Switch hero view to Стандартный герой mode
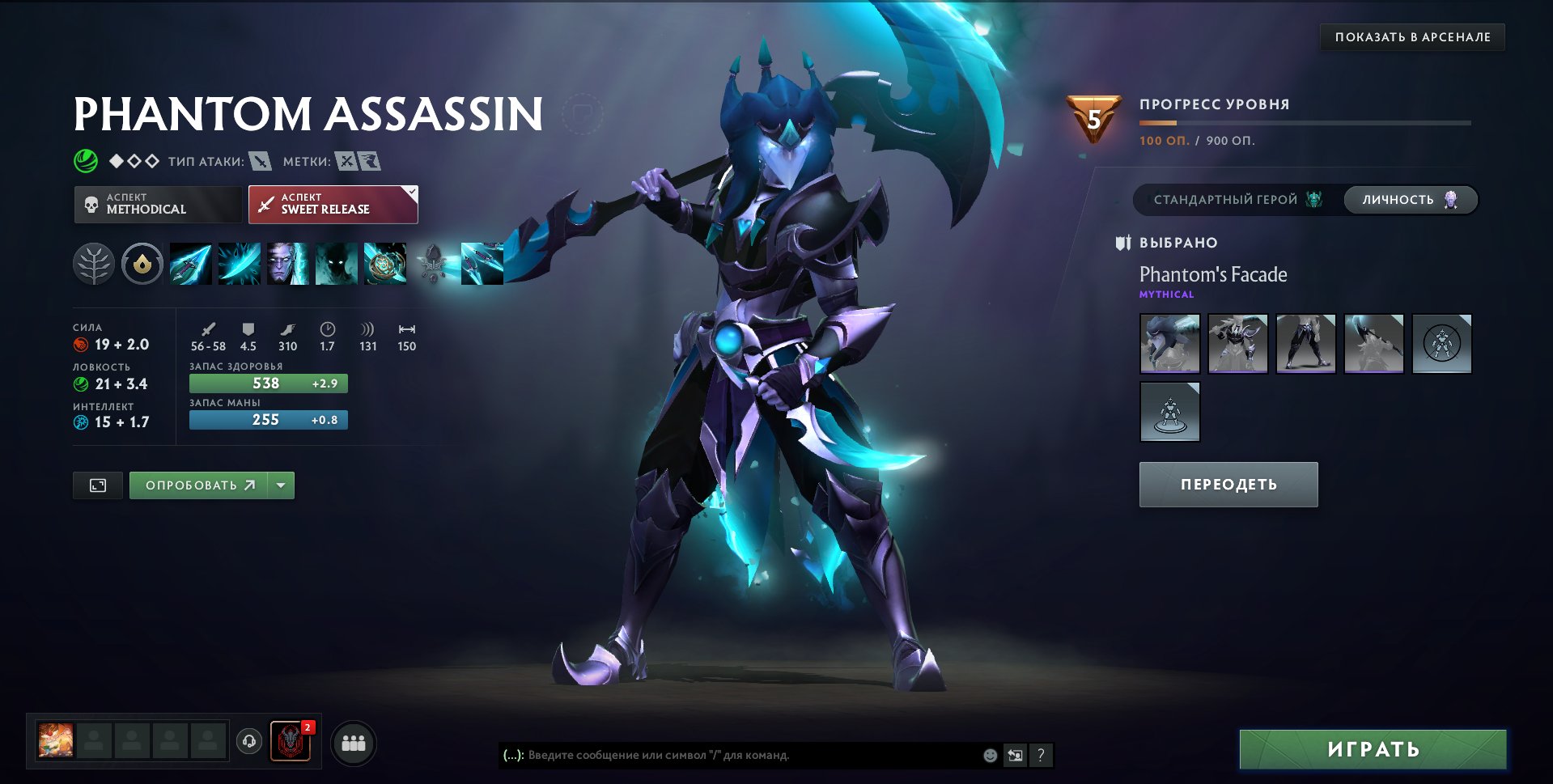This screenshot has height=784, width=1553. (x=1224, y=199)
